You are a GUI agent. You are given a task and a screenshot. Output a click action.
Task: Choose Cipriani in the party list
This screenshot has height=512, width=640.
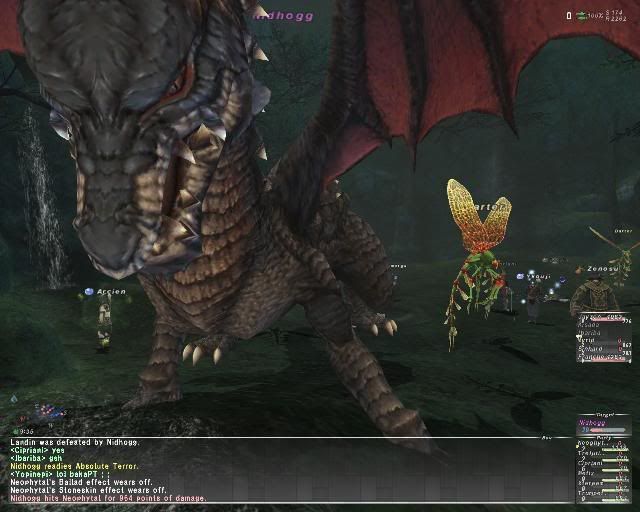(x=596, y=464)
